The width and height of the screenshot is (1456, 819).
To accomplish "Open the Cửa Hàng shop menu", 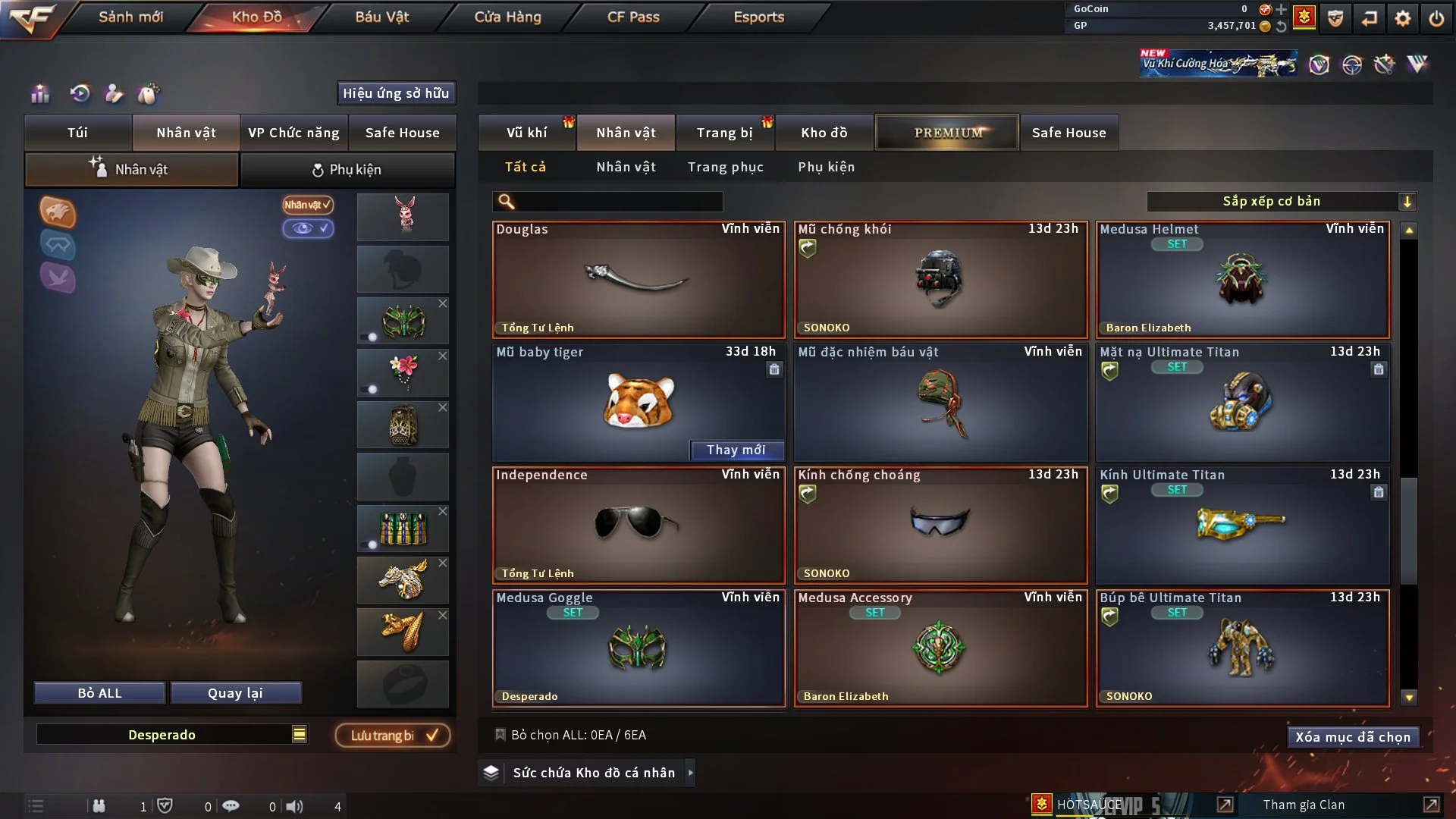I will (507, 17).
